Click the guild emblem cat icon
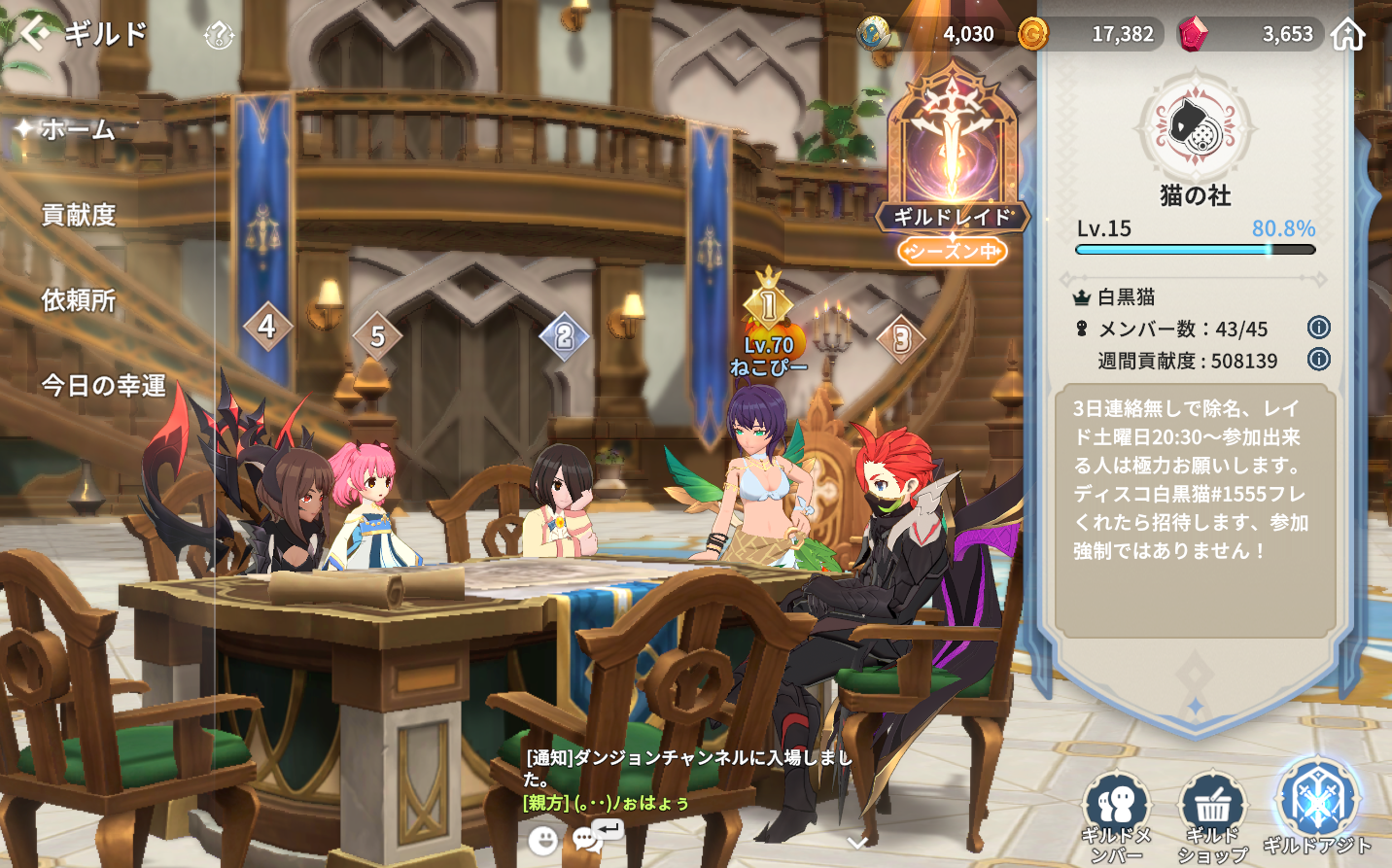Viewport: 1392px width, 868px height. click(x=1195, y=128)
